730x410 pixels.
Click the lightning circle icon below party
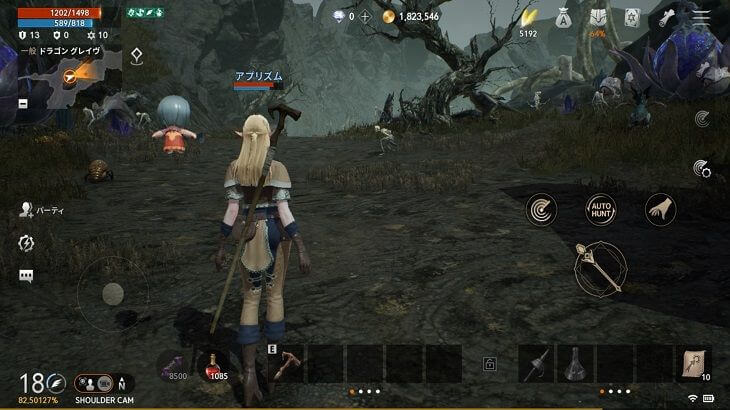26,243
